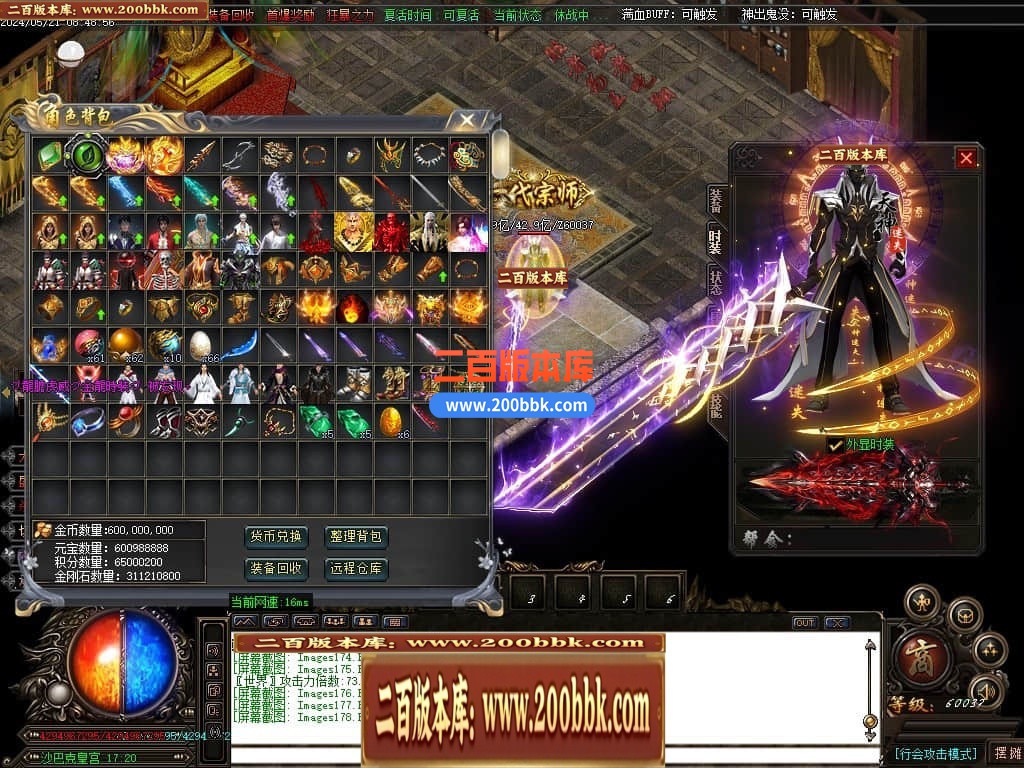The width and height of the screenshot is (1024, 768).
Task: Click the 整理背包 sort bag button
Action: click(x=356, y=537)
